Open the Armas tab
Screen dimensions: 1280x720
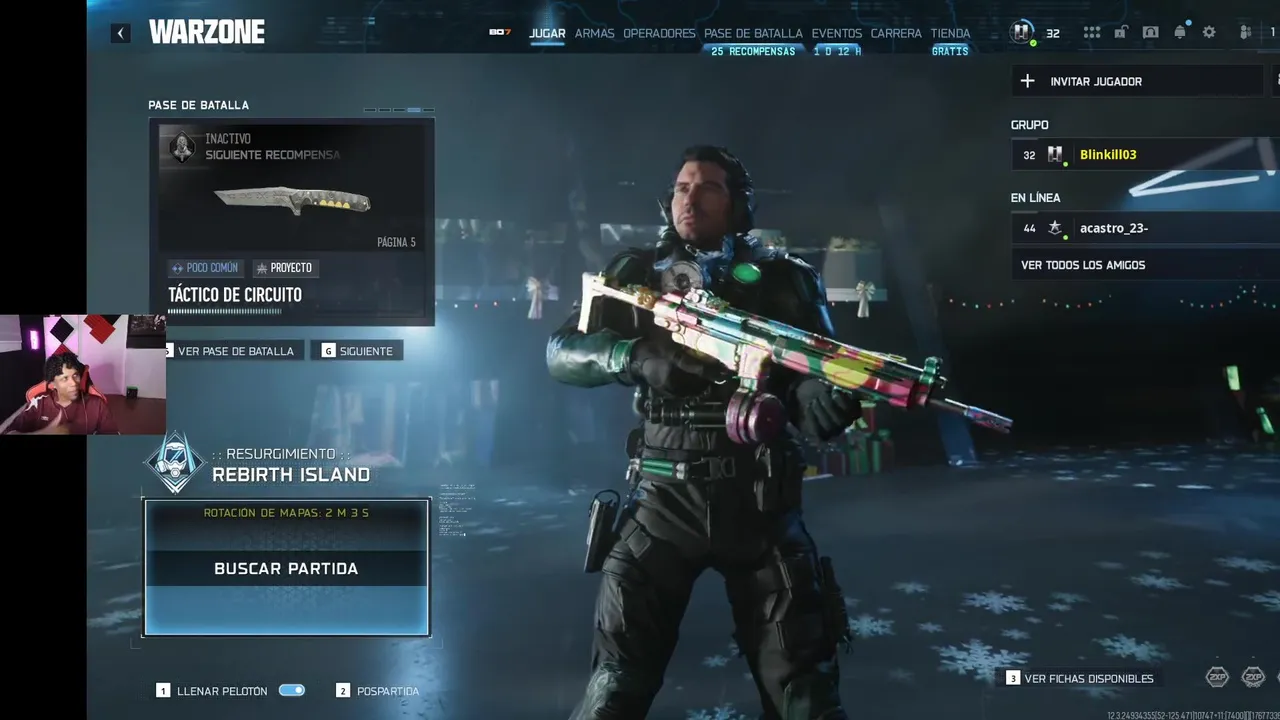(594, 33)
